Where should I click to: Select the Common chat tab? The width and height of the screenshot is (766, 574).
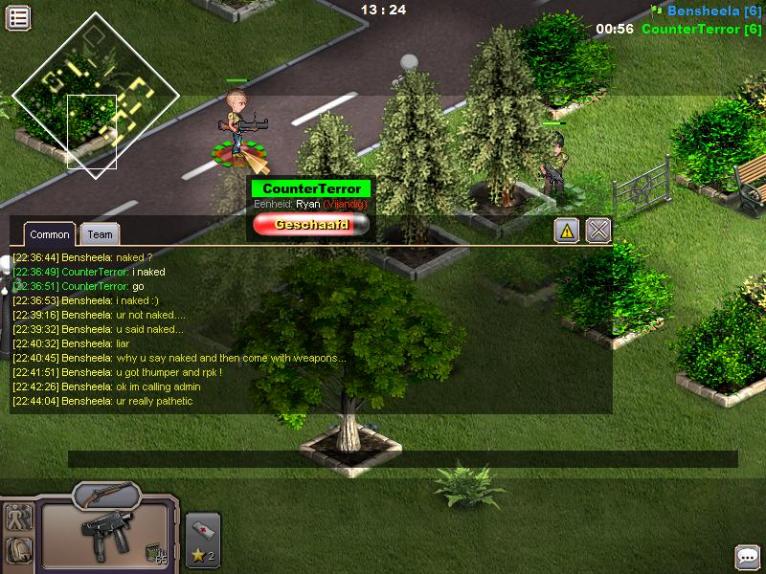pos(49,234)
